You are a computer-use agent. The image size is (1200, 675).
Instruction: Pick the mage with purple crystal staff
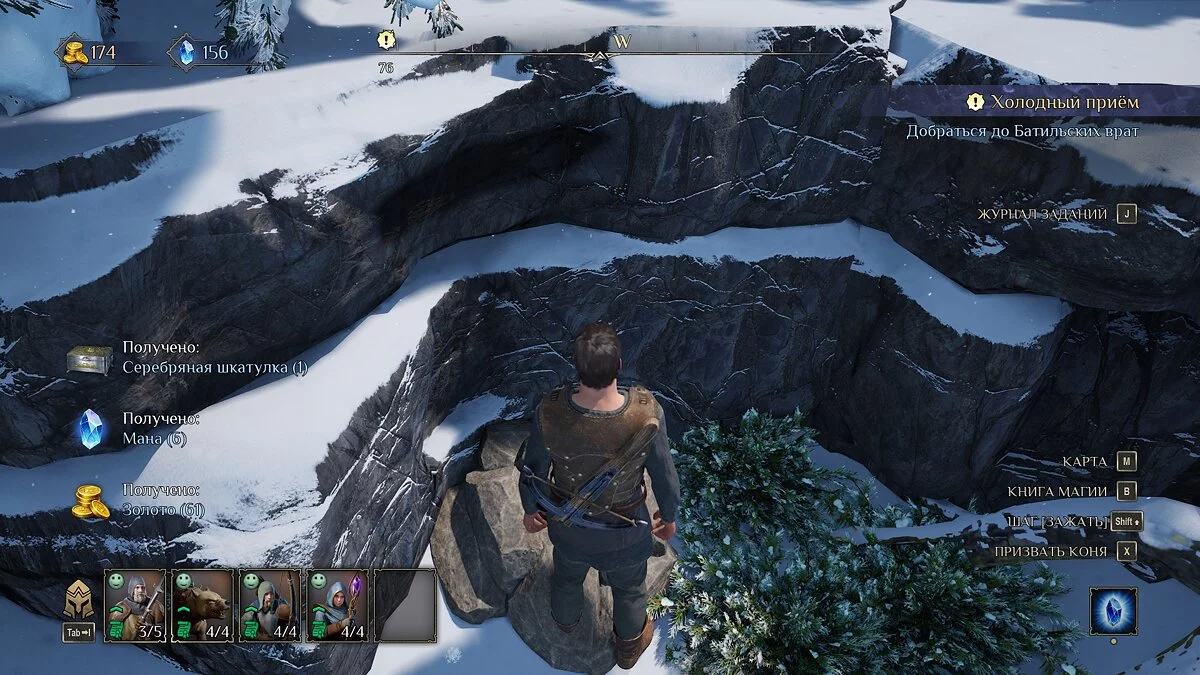pyautogui.click(x=337, y=605)
